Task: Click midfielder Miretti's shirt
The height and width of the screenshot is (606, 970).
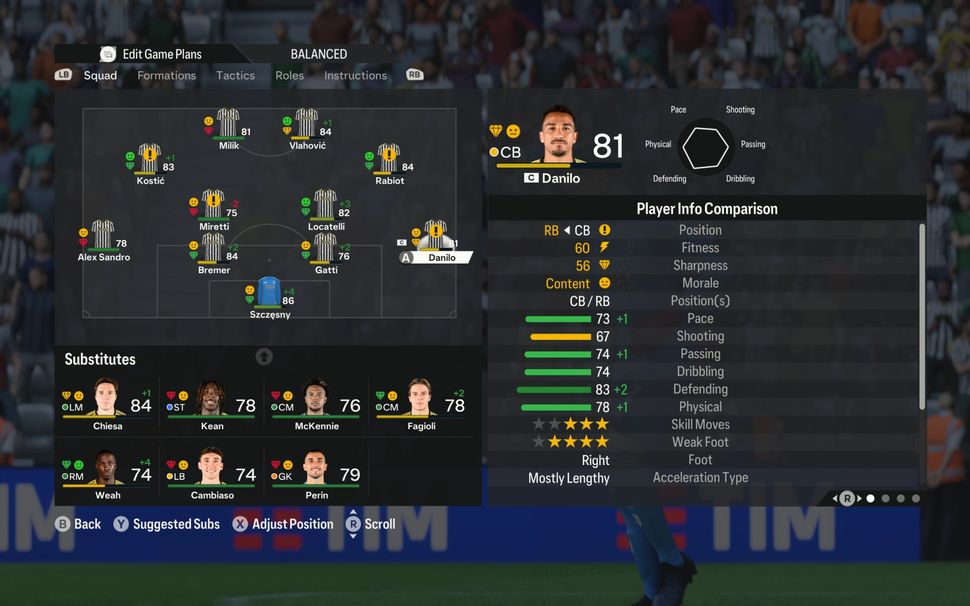Action: [x=213, y=206]
